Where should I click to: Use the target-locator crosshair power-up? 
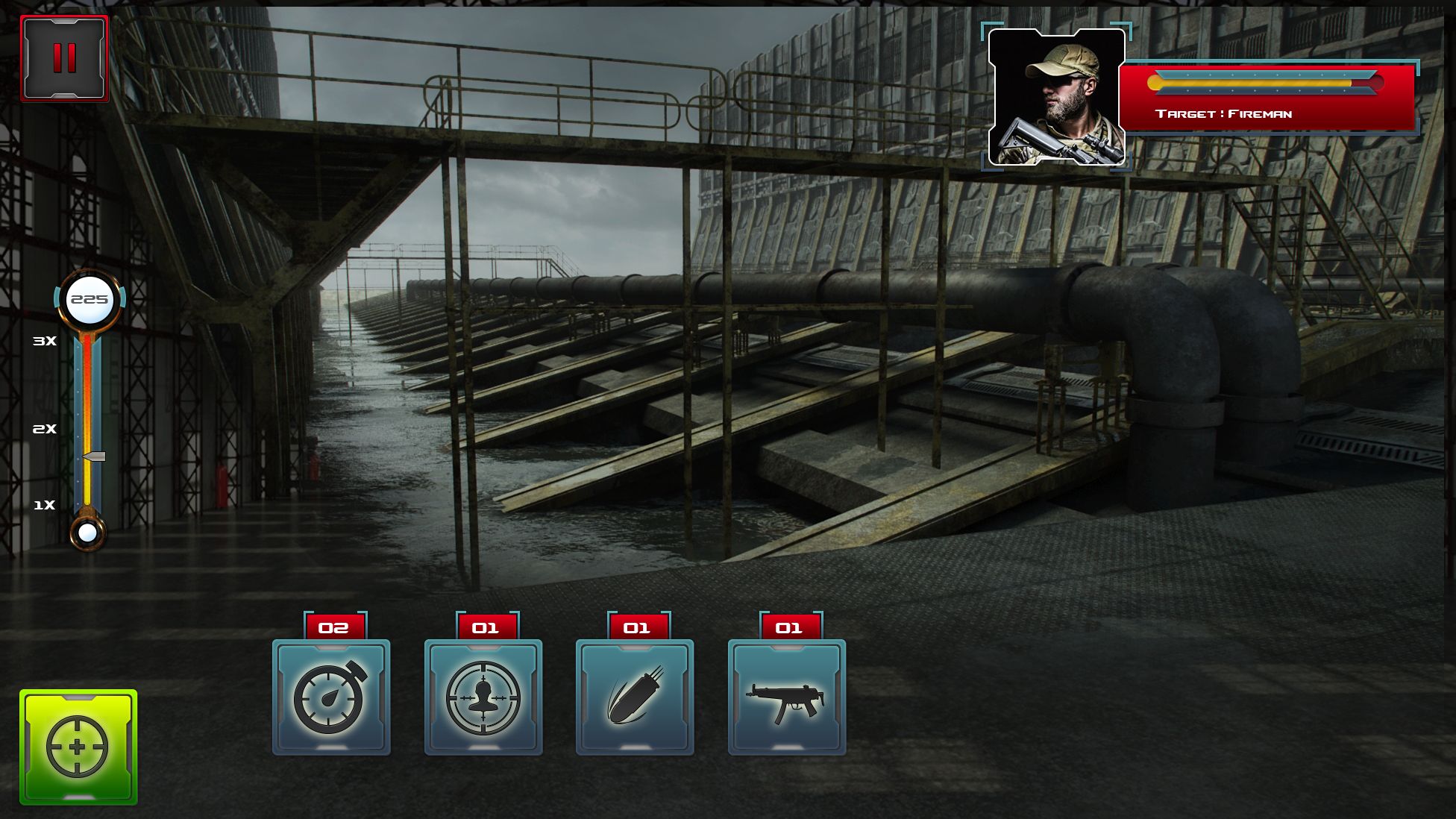(x=483, y=697)
